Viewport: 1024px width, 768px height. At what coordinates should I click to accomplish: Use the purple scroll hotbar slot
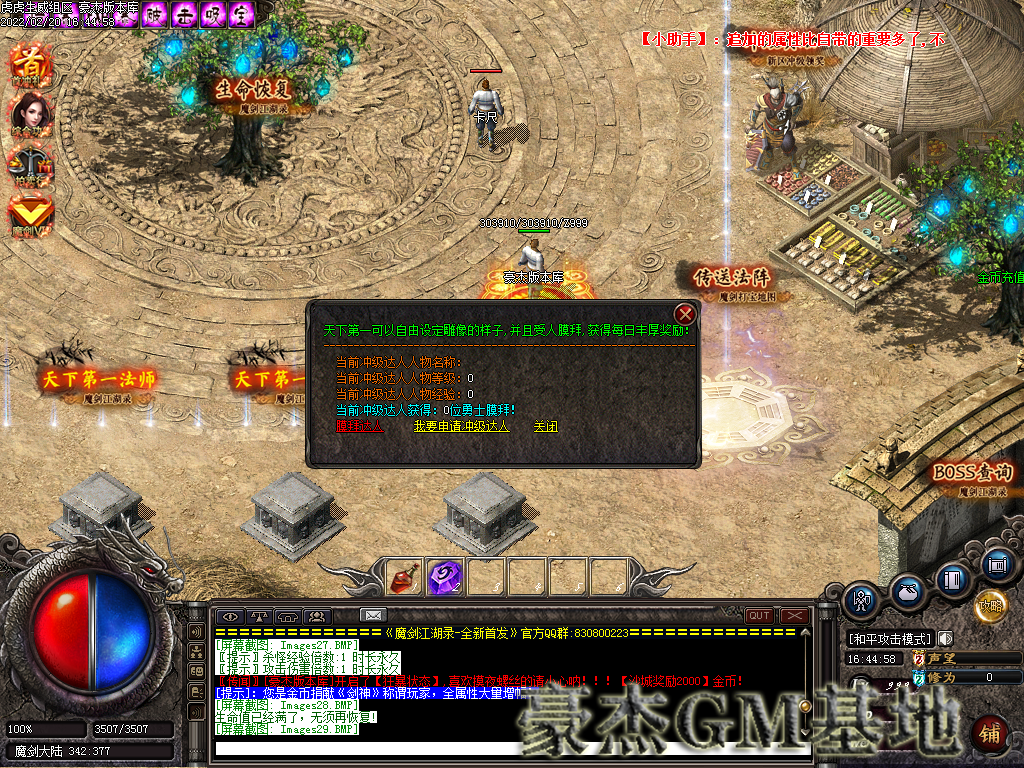pyautogui.click(x=444, y=577)
